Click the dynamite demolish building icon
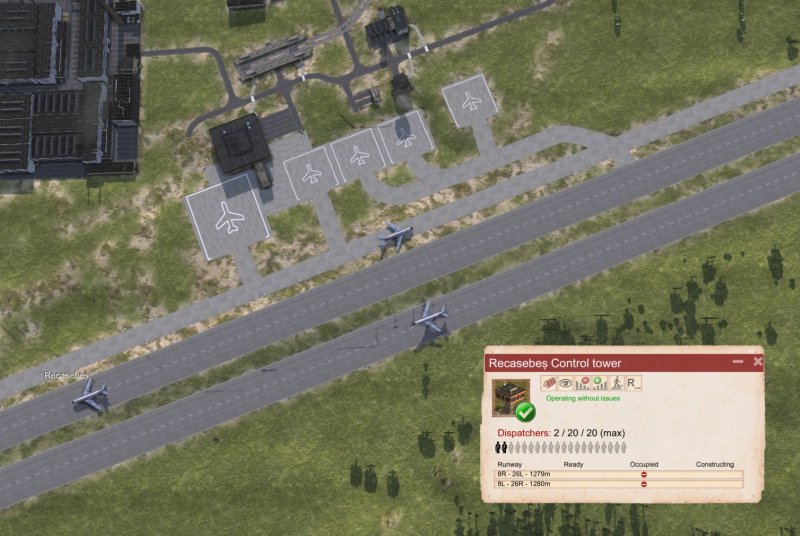The image size is (800, 536). 548,383
